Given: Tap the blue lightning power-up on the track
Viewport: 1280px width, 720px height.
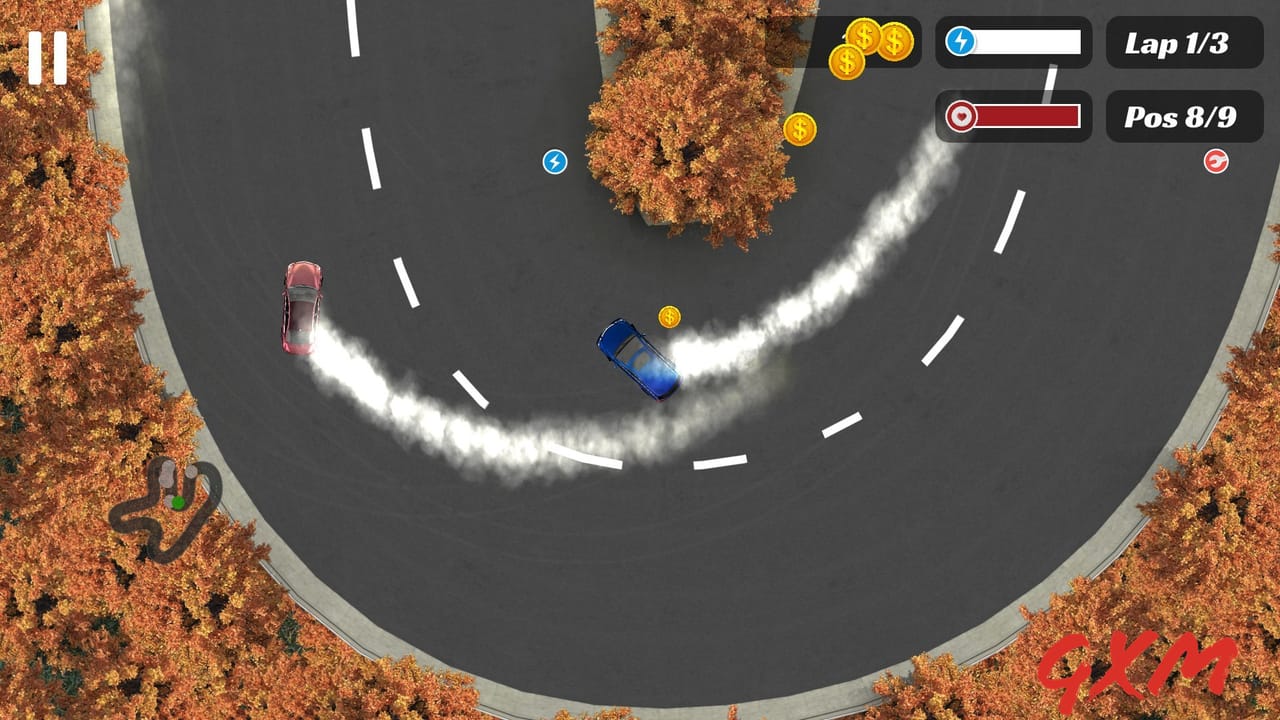Looking at the screenshot, I should pos(553,159).
